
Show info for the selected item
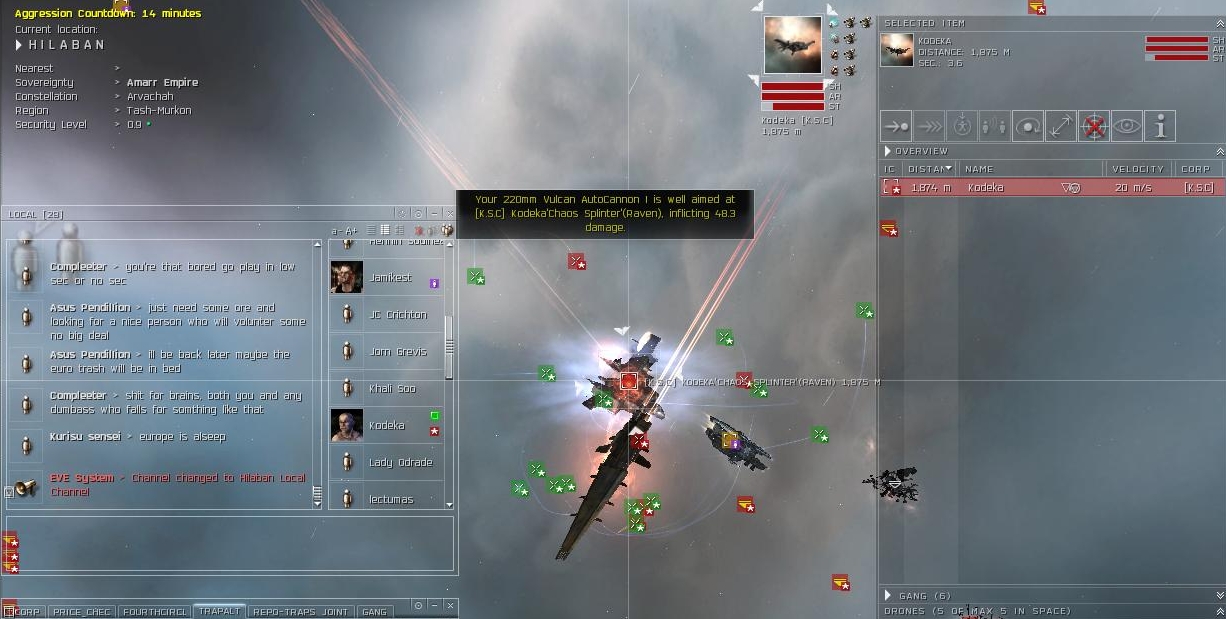tap(1160, 127)
